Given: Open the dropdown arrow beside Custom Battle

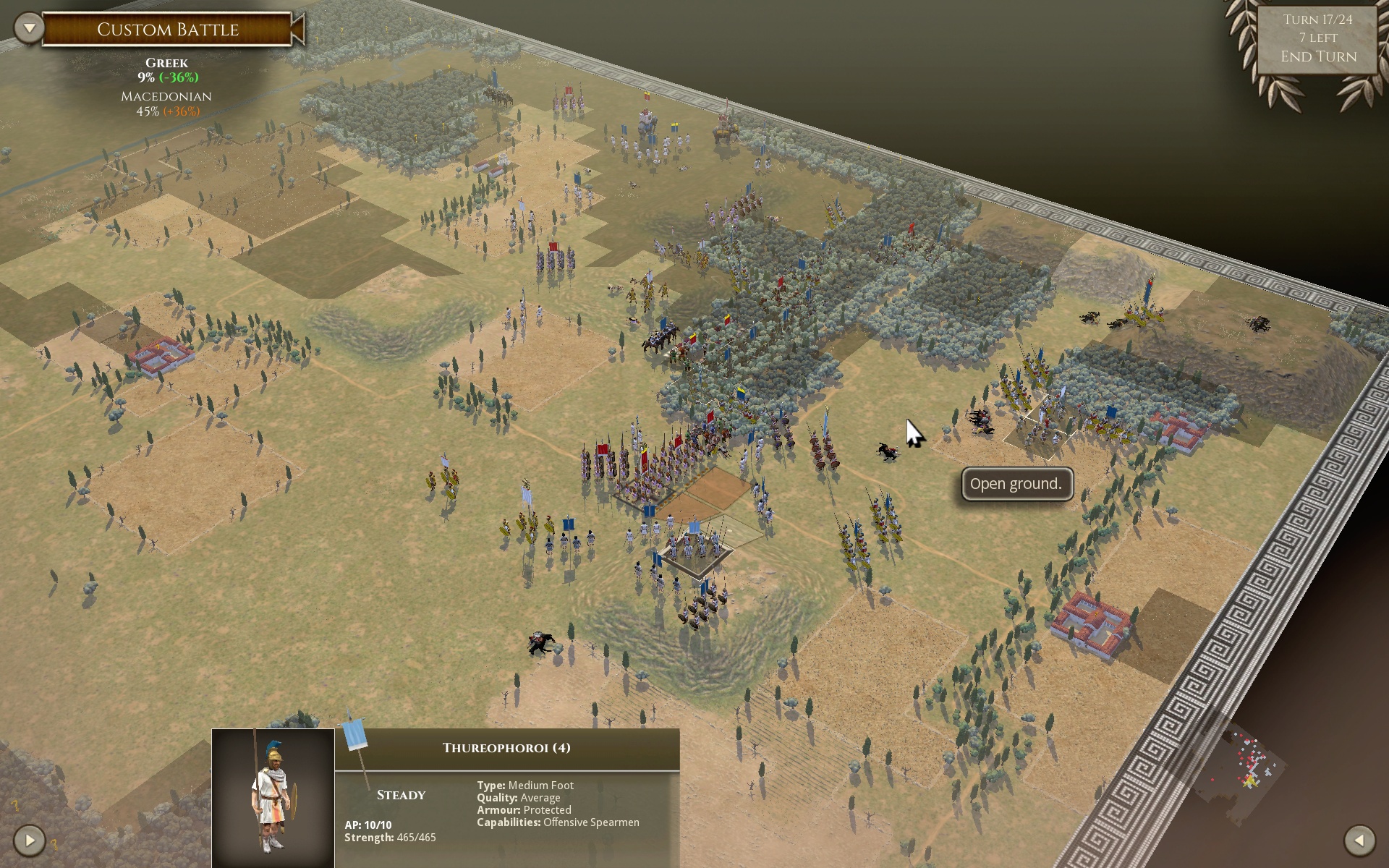Looking at the screenshot, I should click(x=30, y=29).
